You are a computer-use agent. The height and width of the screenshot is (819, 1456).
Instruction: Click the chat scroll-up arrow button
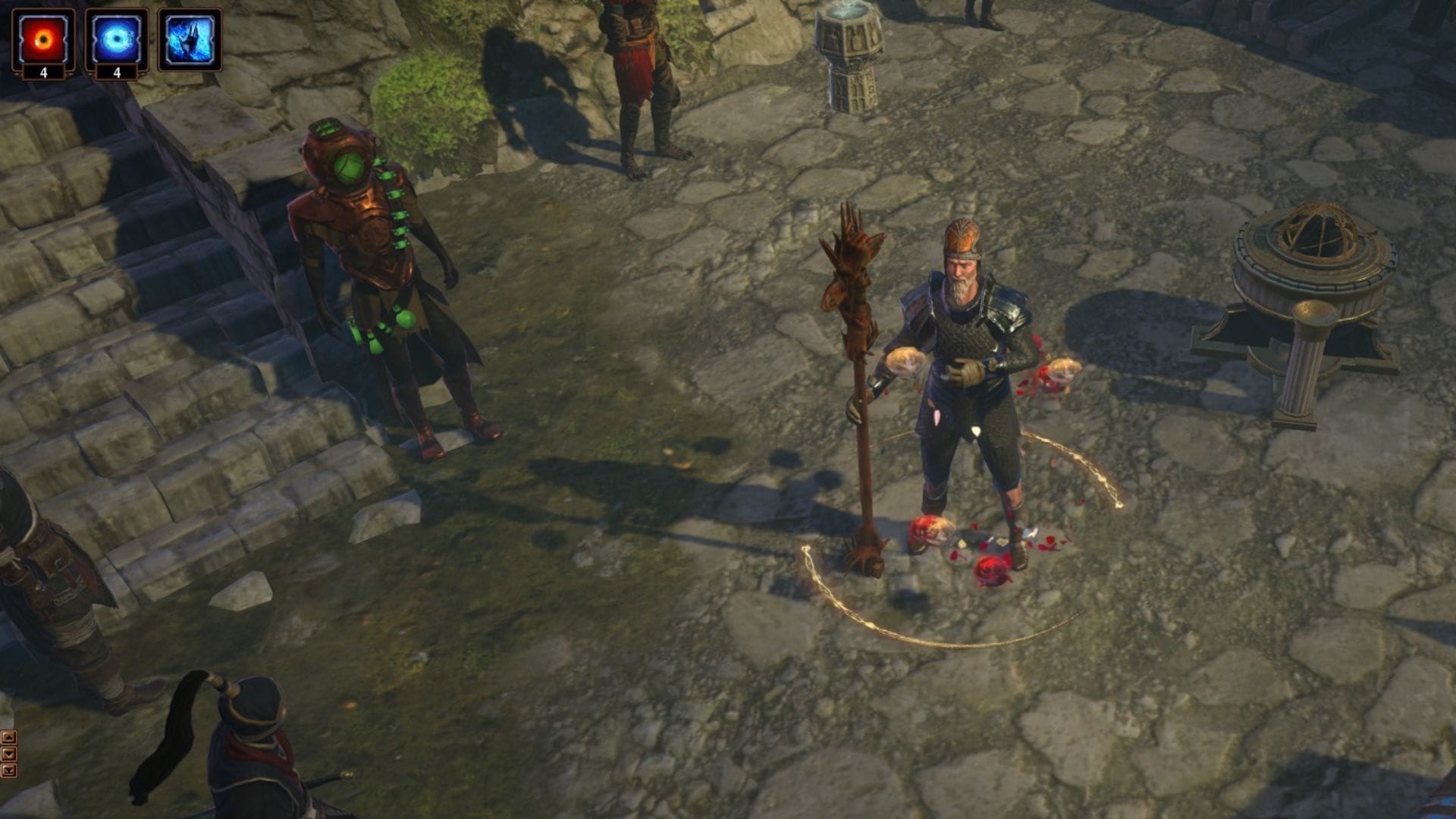coord(8,737)
